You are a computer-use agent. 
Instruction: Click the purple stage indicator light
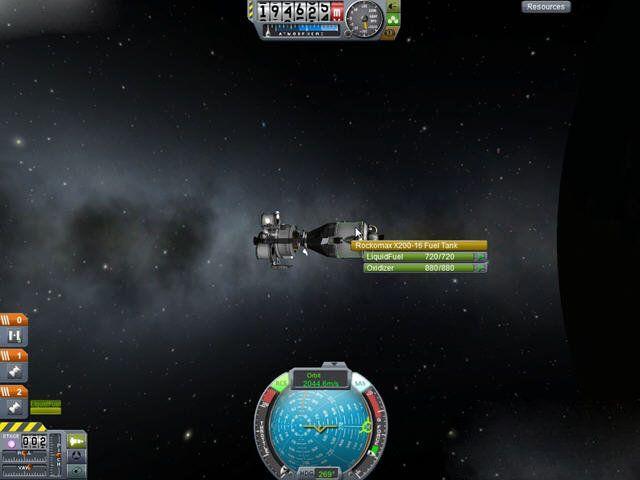11,444
